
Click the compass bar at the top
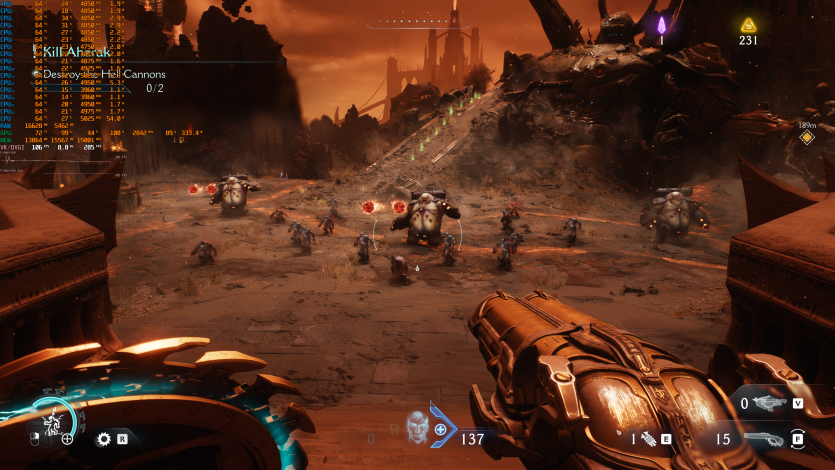click(418, 21)
